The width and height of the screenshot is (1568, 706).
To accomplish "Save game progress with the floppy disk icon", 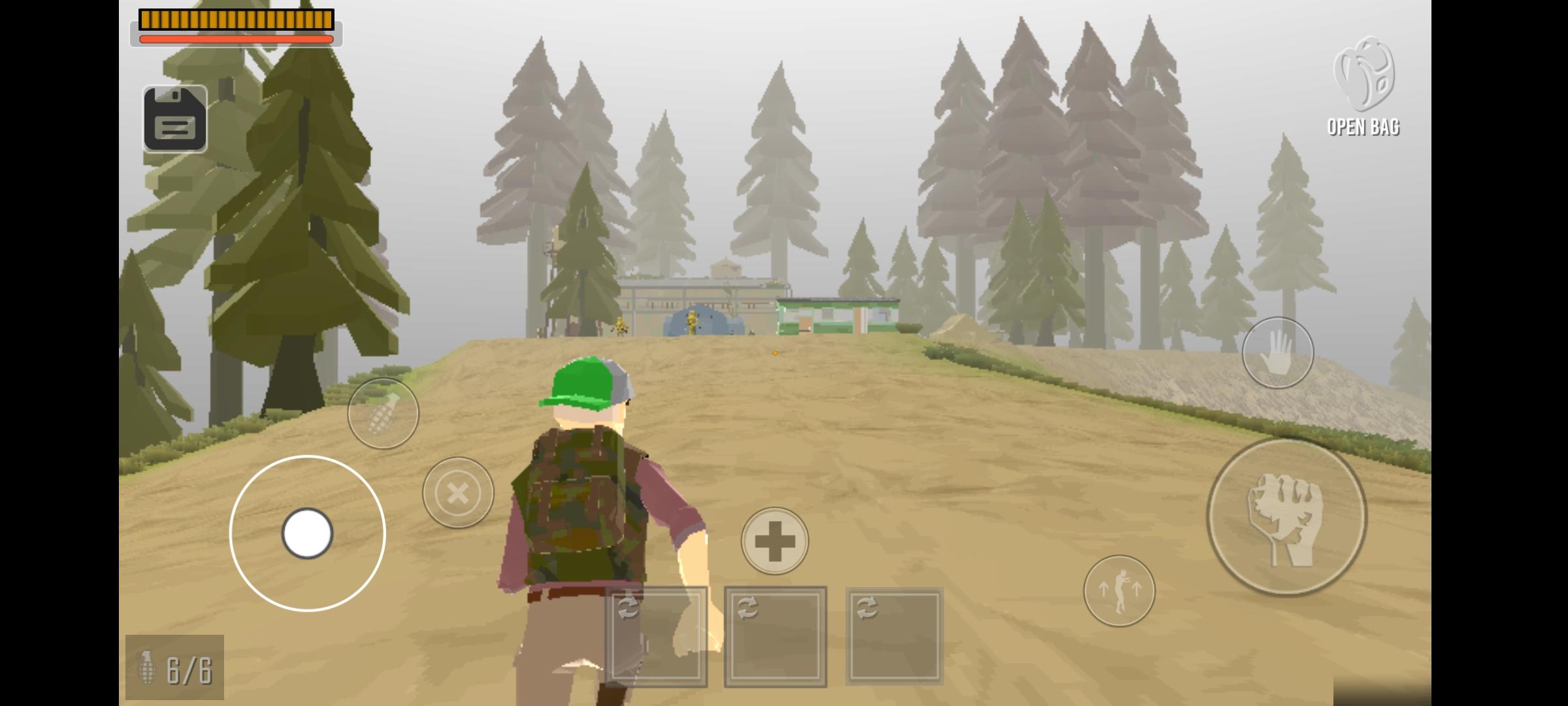I will pos(175,118).
